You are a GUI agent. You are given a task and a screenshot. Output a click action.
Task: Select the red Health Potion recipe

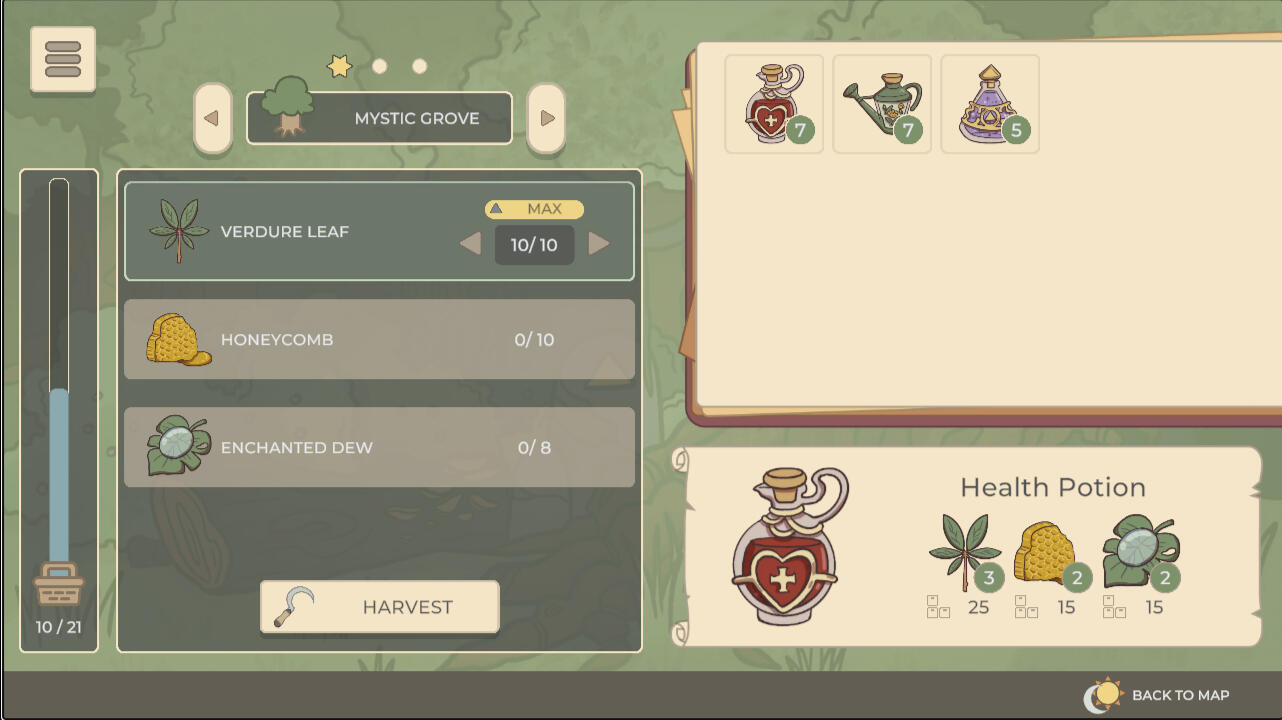pyautogui.click(x=773, y=104)
